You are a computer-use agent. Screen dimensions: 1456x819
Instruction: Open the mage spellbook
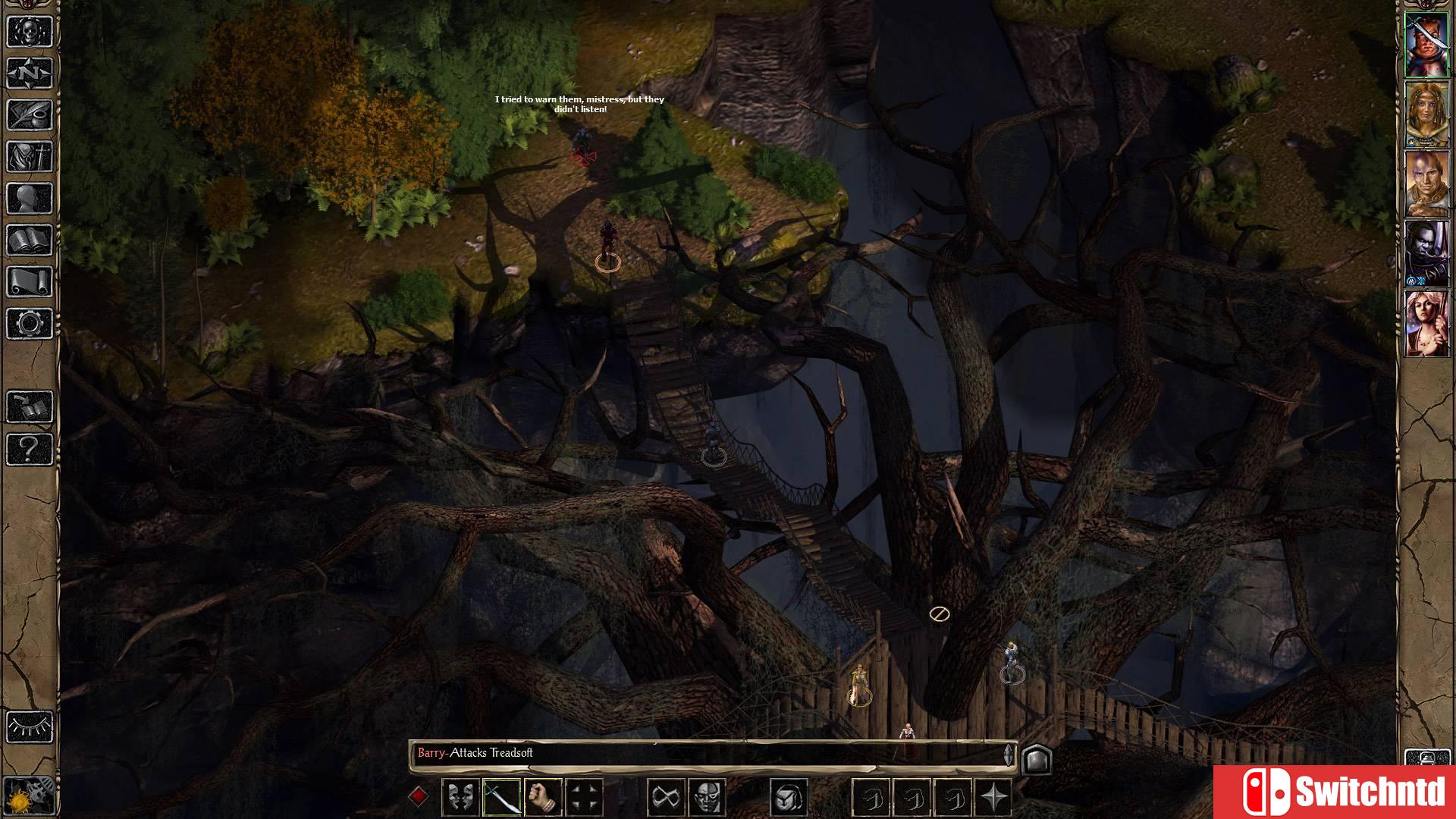click(x=30, y=240)
